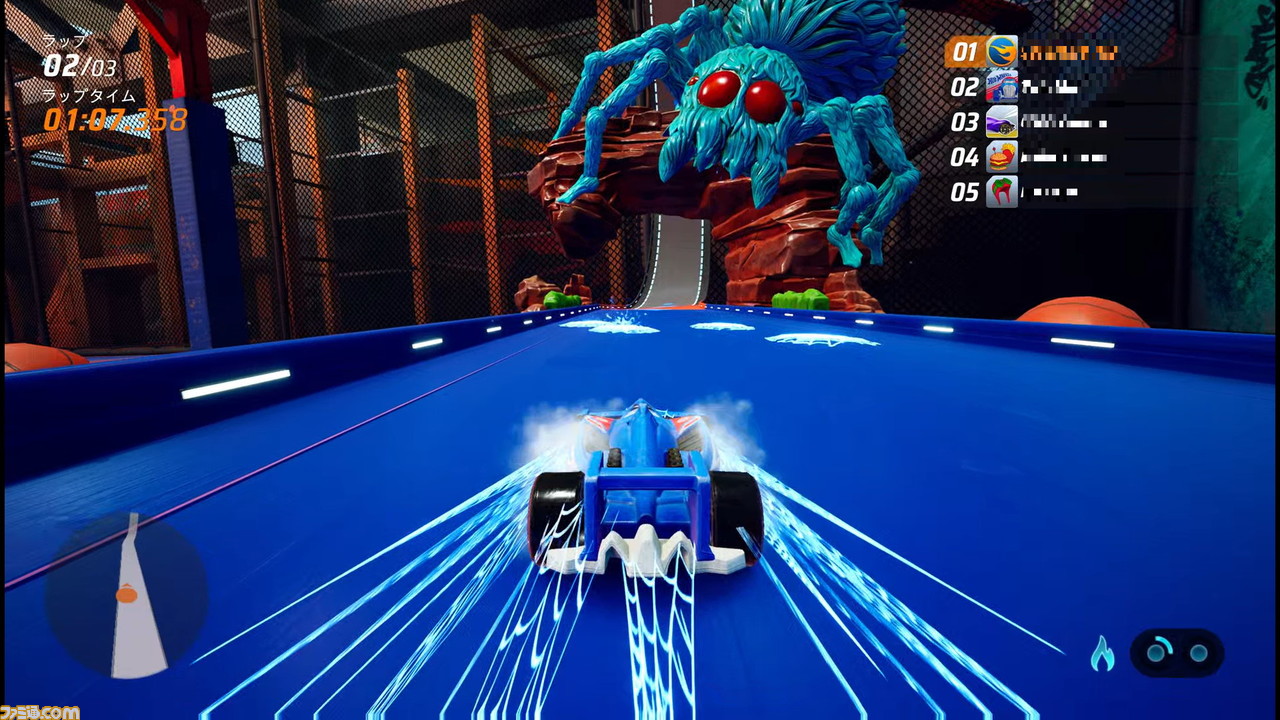
Task: Pick the third-place purple car racer
Action: pos(1002,122)
